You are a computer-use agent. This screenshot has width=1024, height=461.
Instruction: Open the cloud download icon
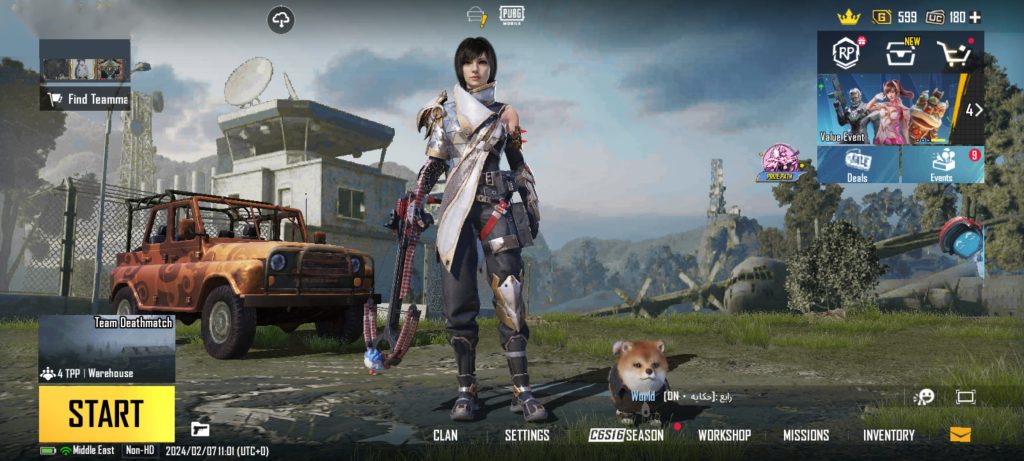(281, 19)
